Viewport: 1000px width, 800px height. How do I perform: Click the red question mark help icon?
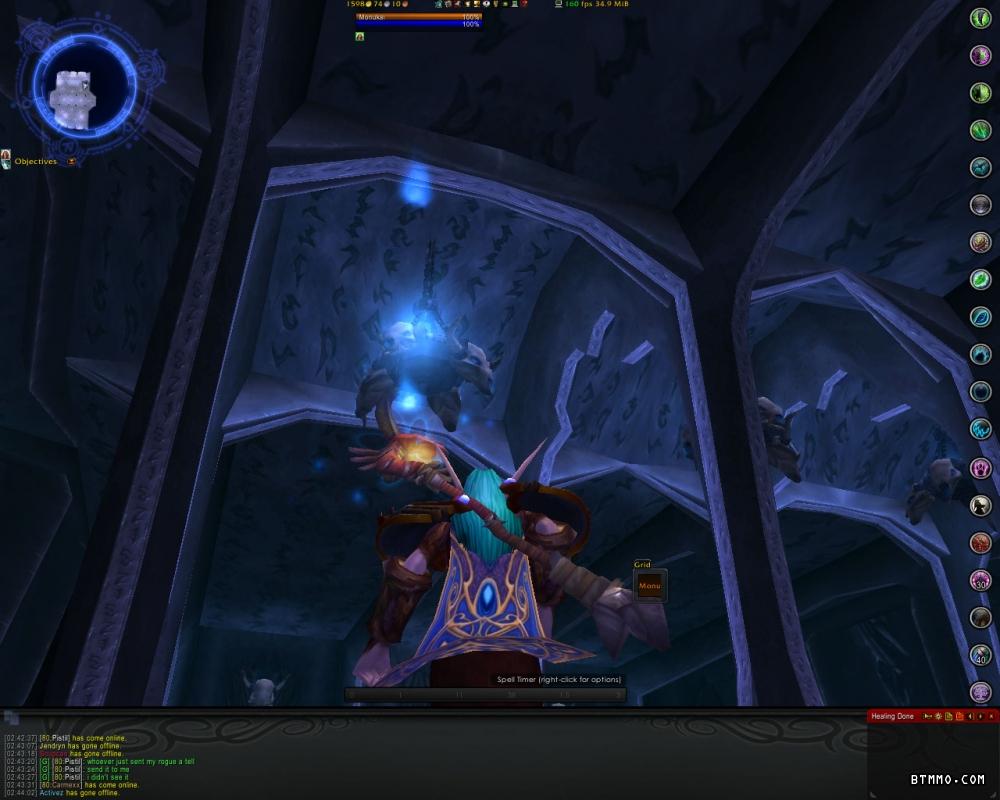click(524, 5)
